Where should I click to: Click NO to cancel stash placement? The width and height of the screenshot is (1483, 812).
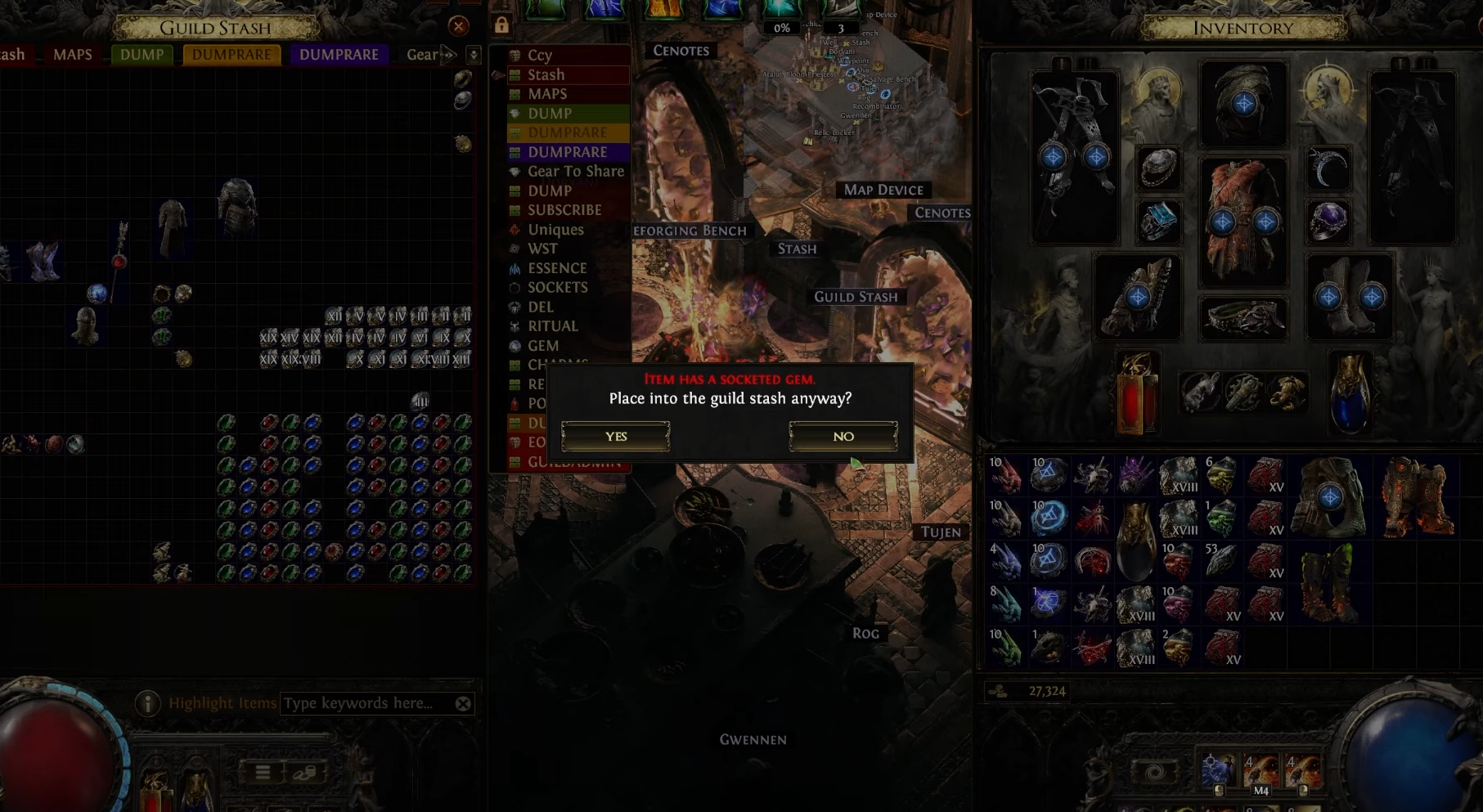tap(843, 436)
